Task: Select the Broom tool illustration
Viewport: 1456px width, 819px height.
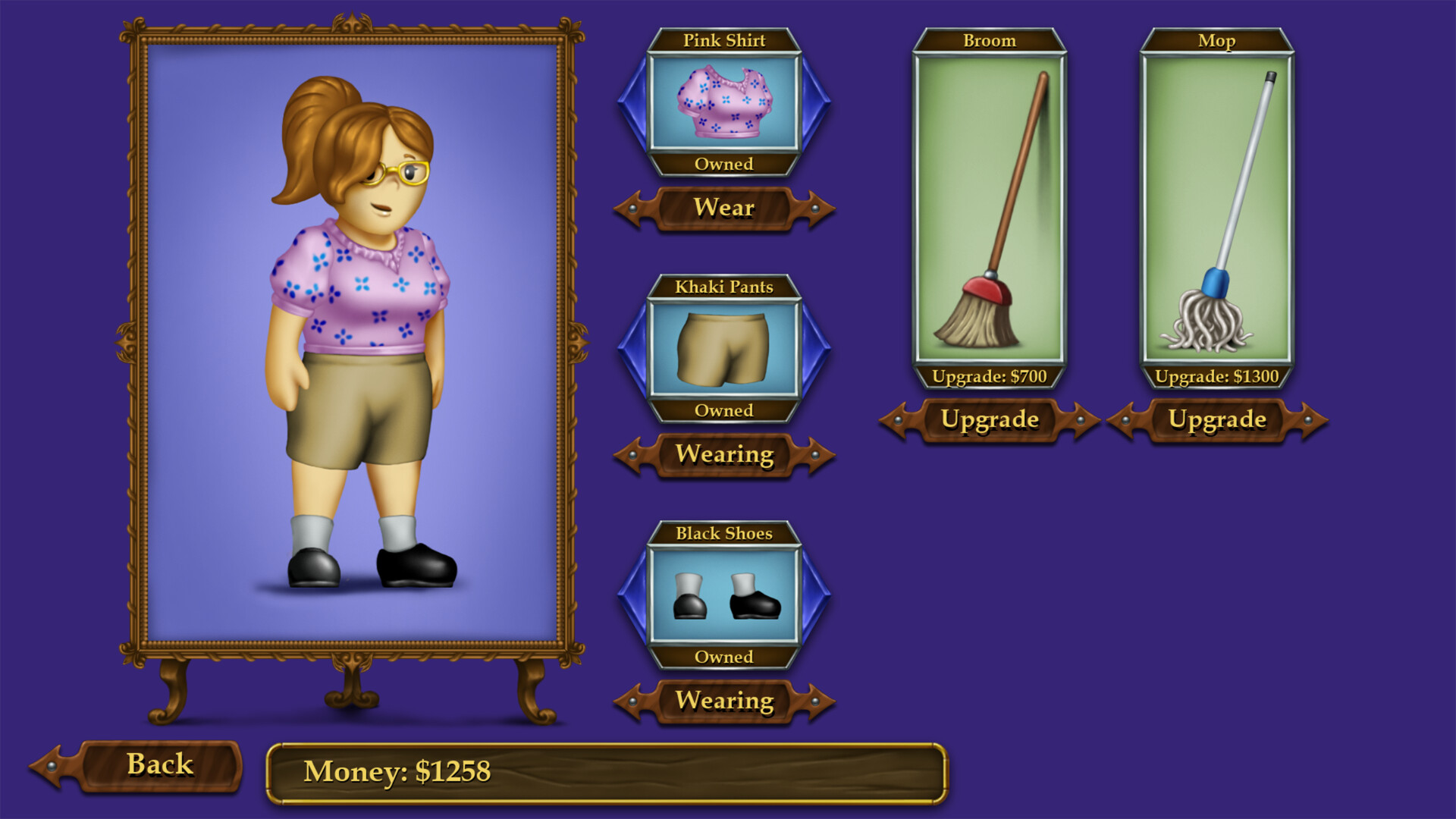Action: (990, 212)
